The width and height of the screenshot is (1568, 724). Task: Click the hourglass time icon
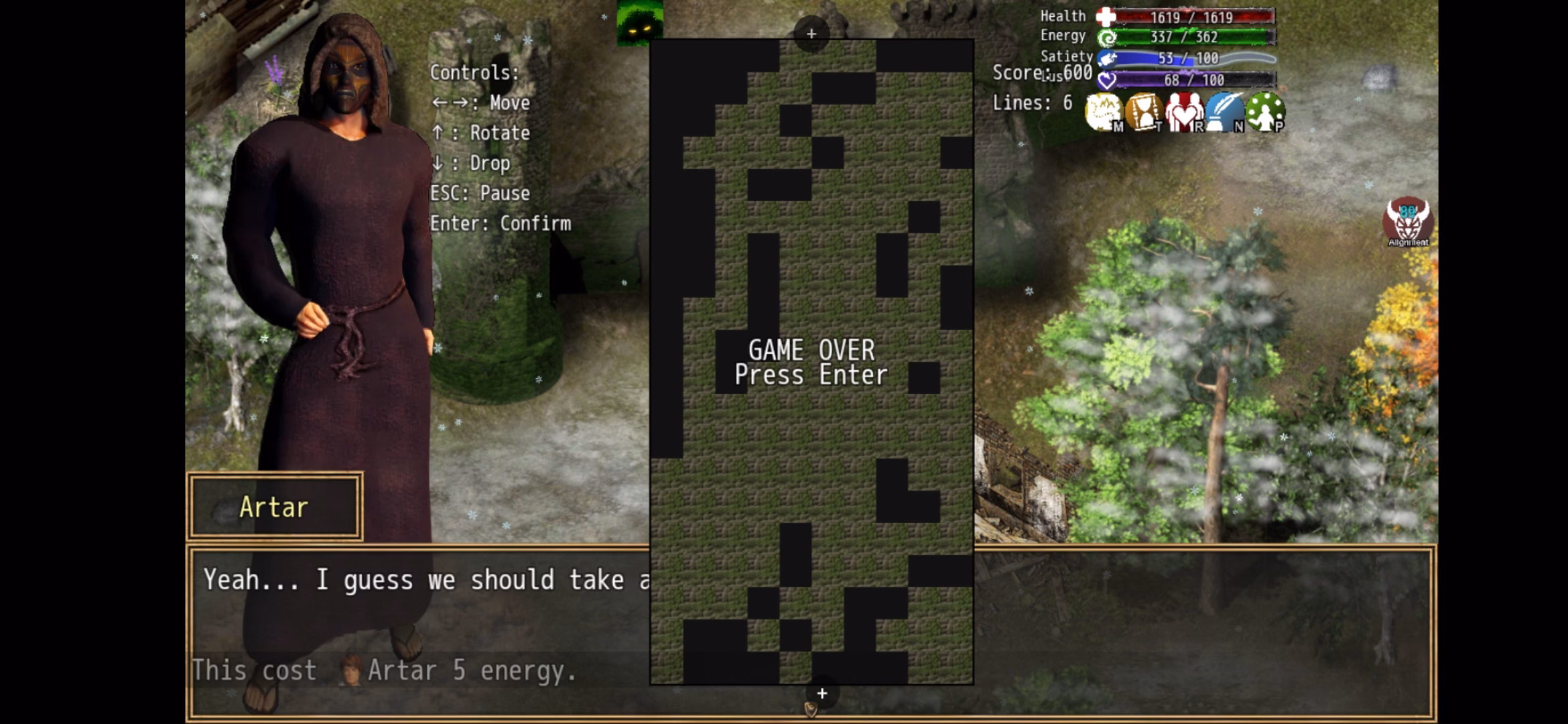pos(1144,112)
